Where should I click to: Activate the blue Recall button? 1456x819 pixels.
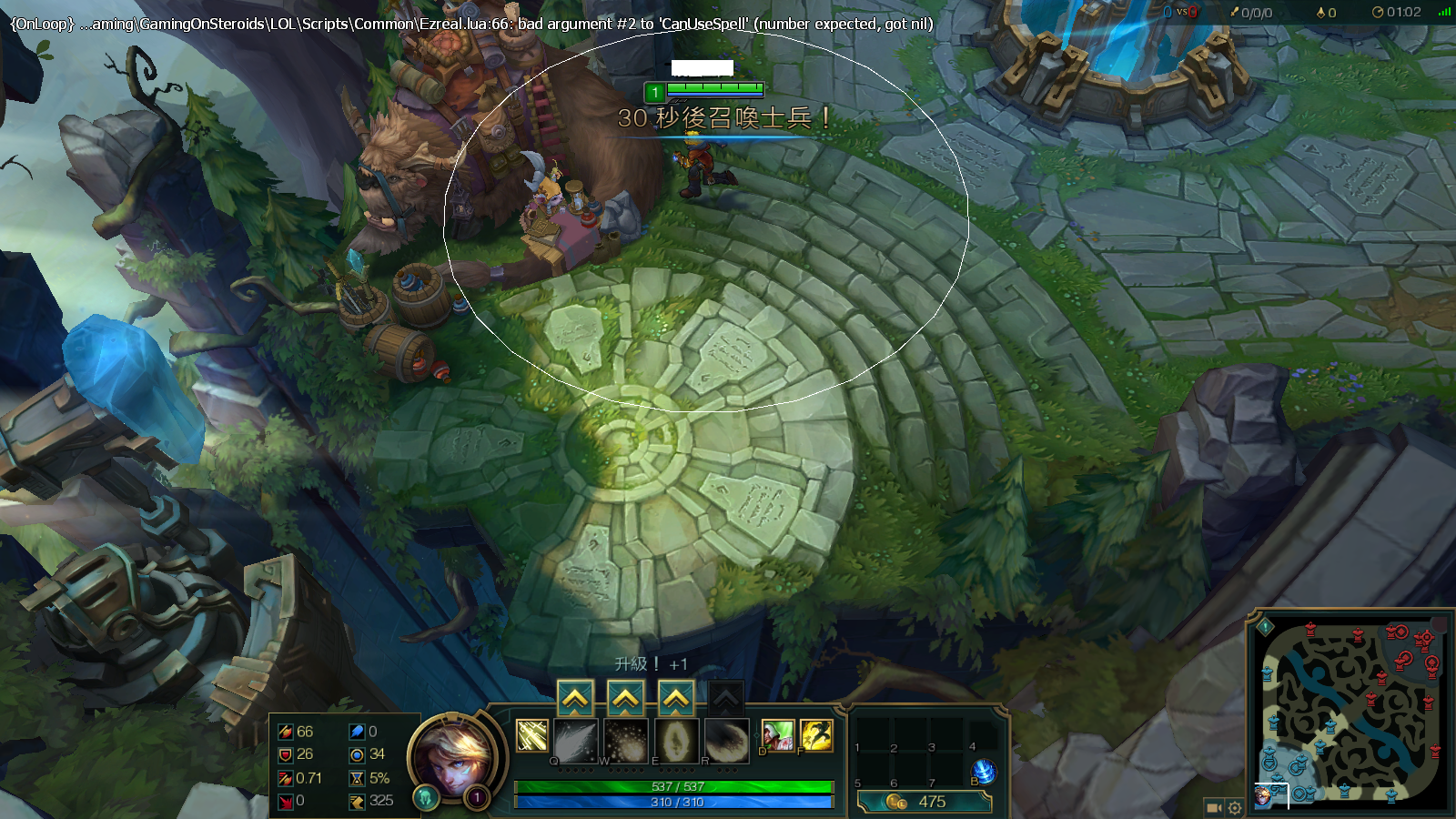pos(984,772)
